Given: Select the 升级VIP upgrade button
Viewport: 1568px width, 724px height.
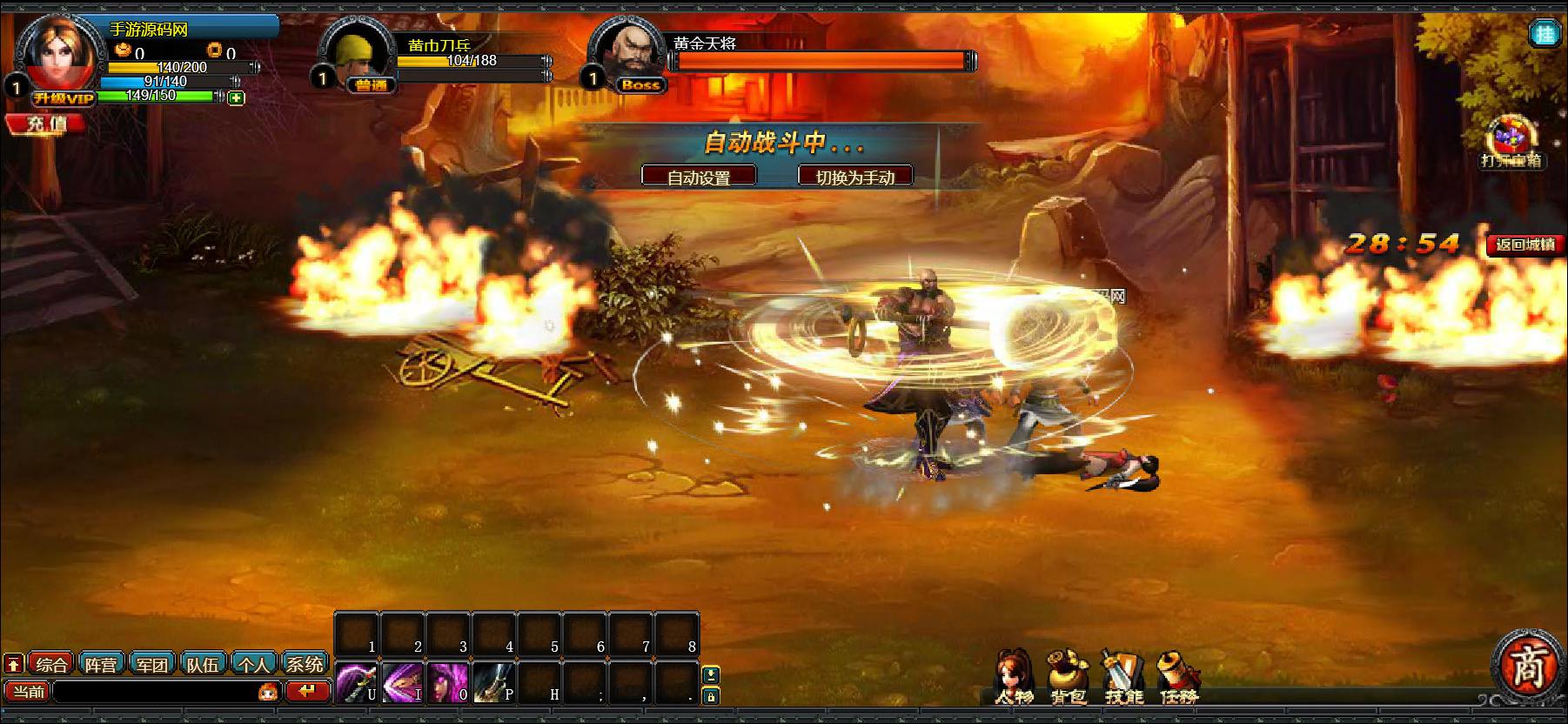Looking at the screenshot, I should 63,98.
